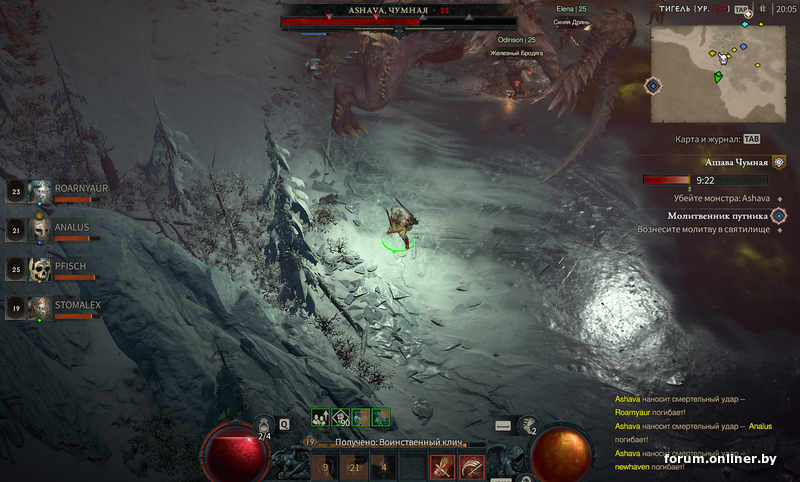The height and width of the screenshot is (482, 800).
Task: Click Pfisch's skull portrait
Action: 40,269
